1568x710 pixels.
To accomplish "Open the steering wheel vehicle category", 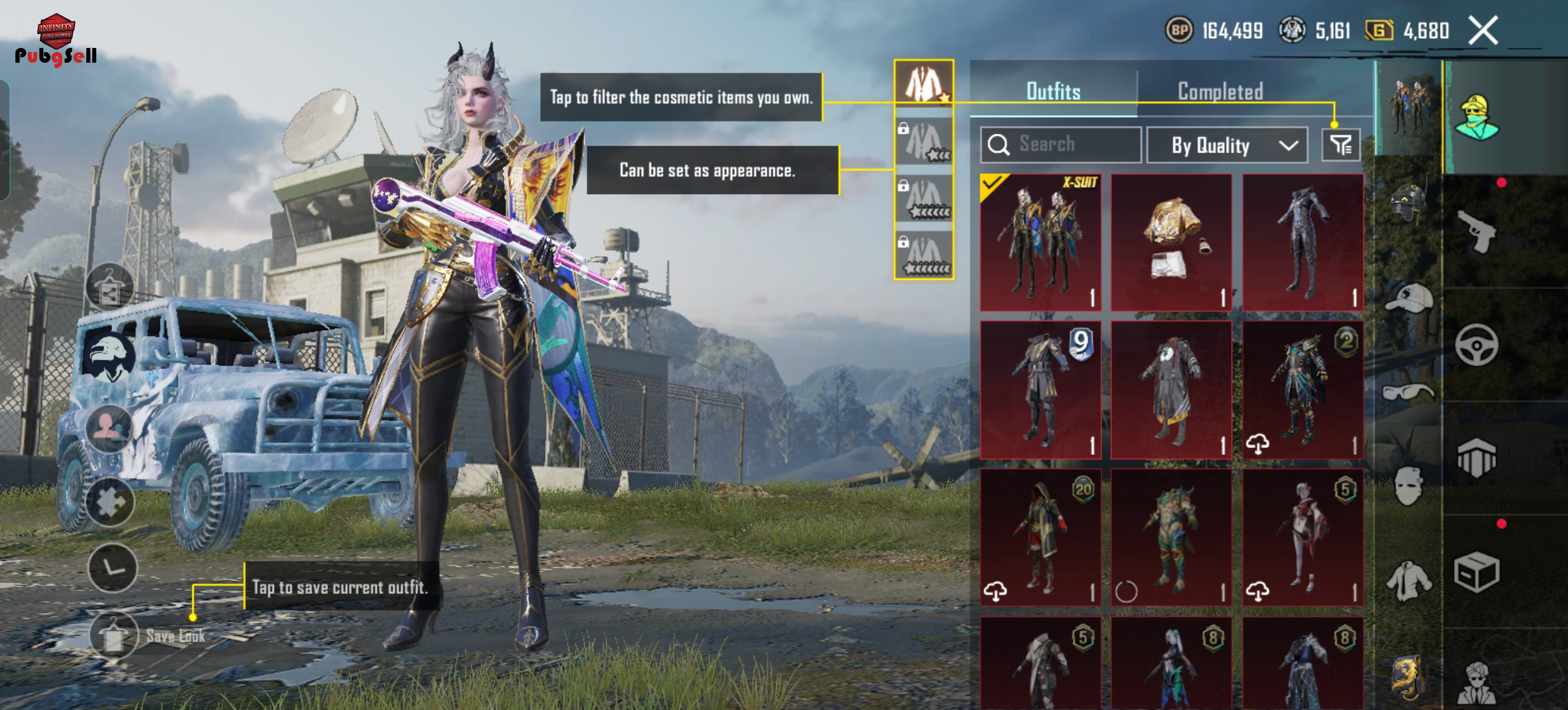I will point(1477,345).
